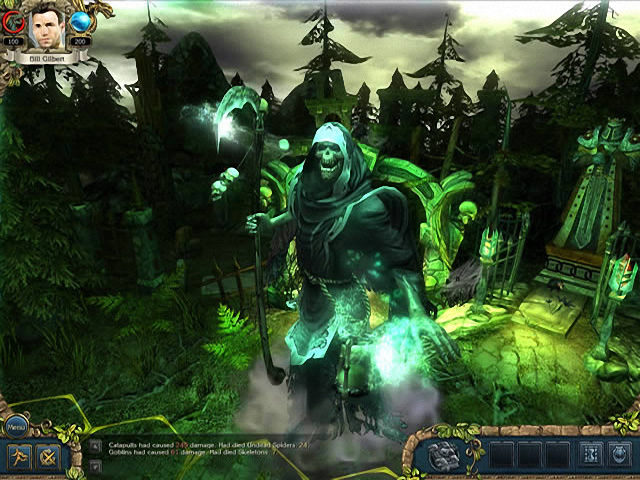This screenshot has width=640, height=480.
Task: Click the blue mana orb
Action: (x=80, y=23)
